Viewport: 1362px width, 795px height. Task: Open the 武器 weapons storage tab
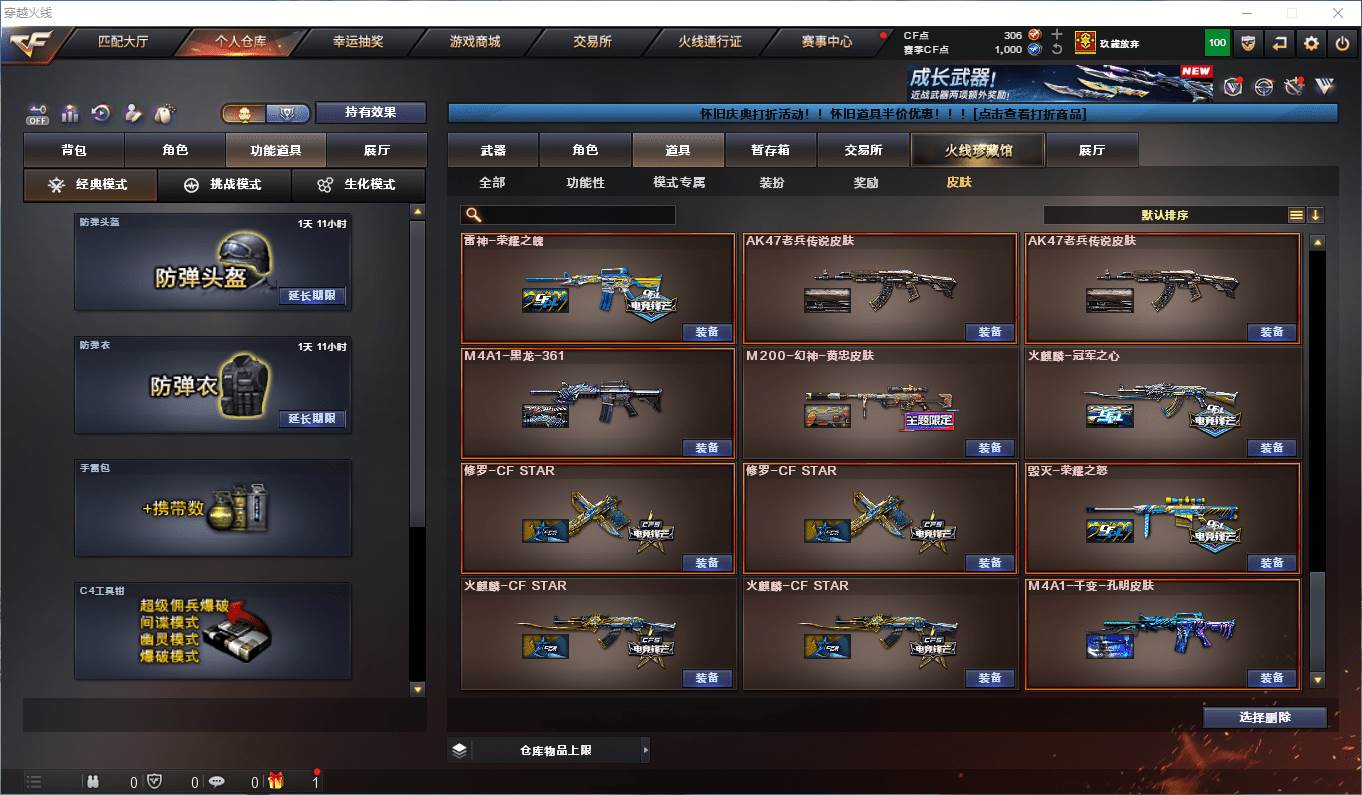pyautogui.click(x=493, y=150)
